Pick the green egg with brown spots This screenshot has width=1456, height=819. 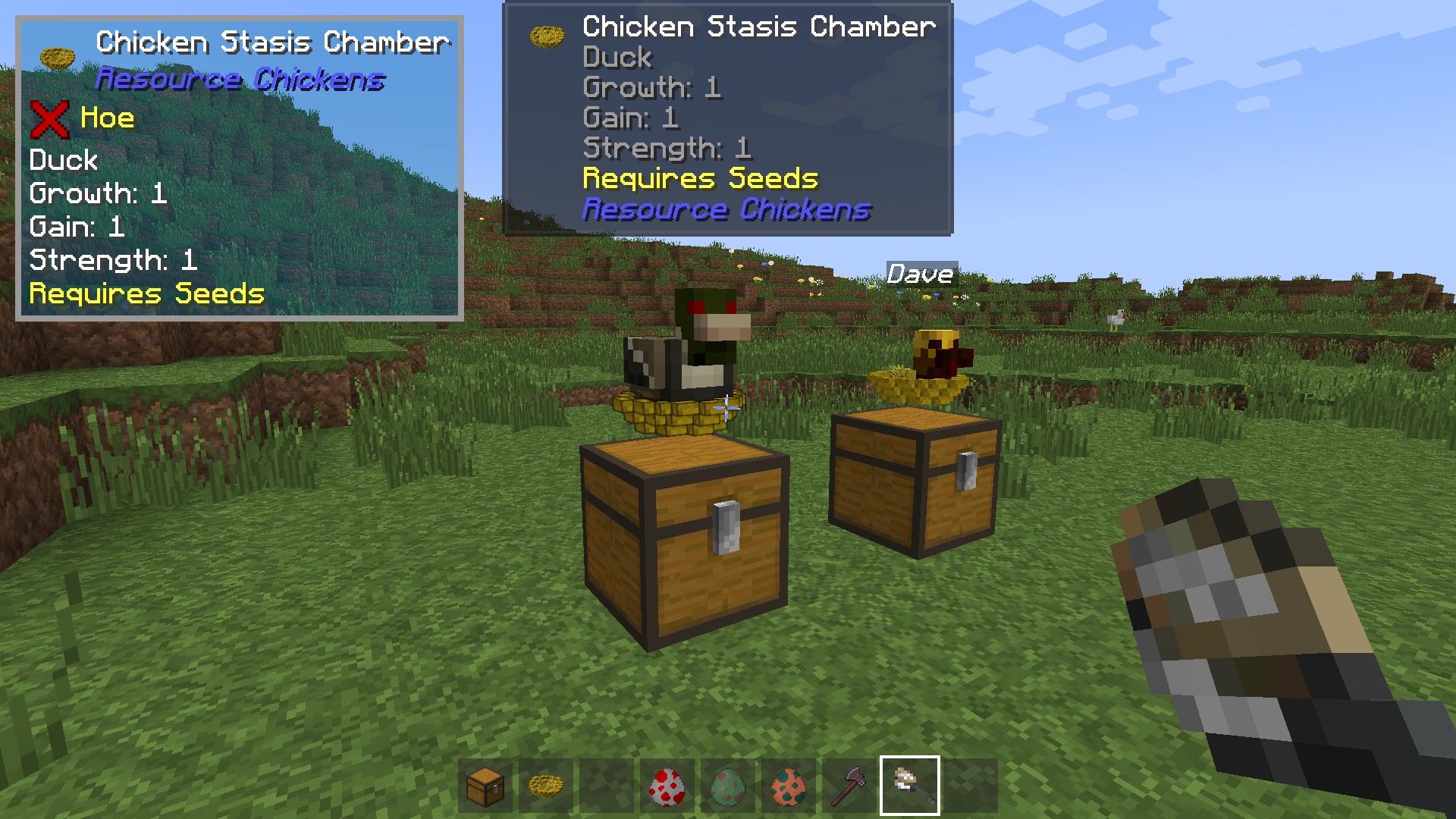click(728, 786)
